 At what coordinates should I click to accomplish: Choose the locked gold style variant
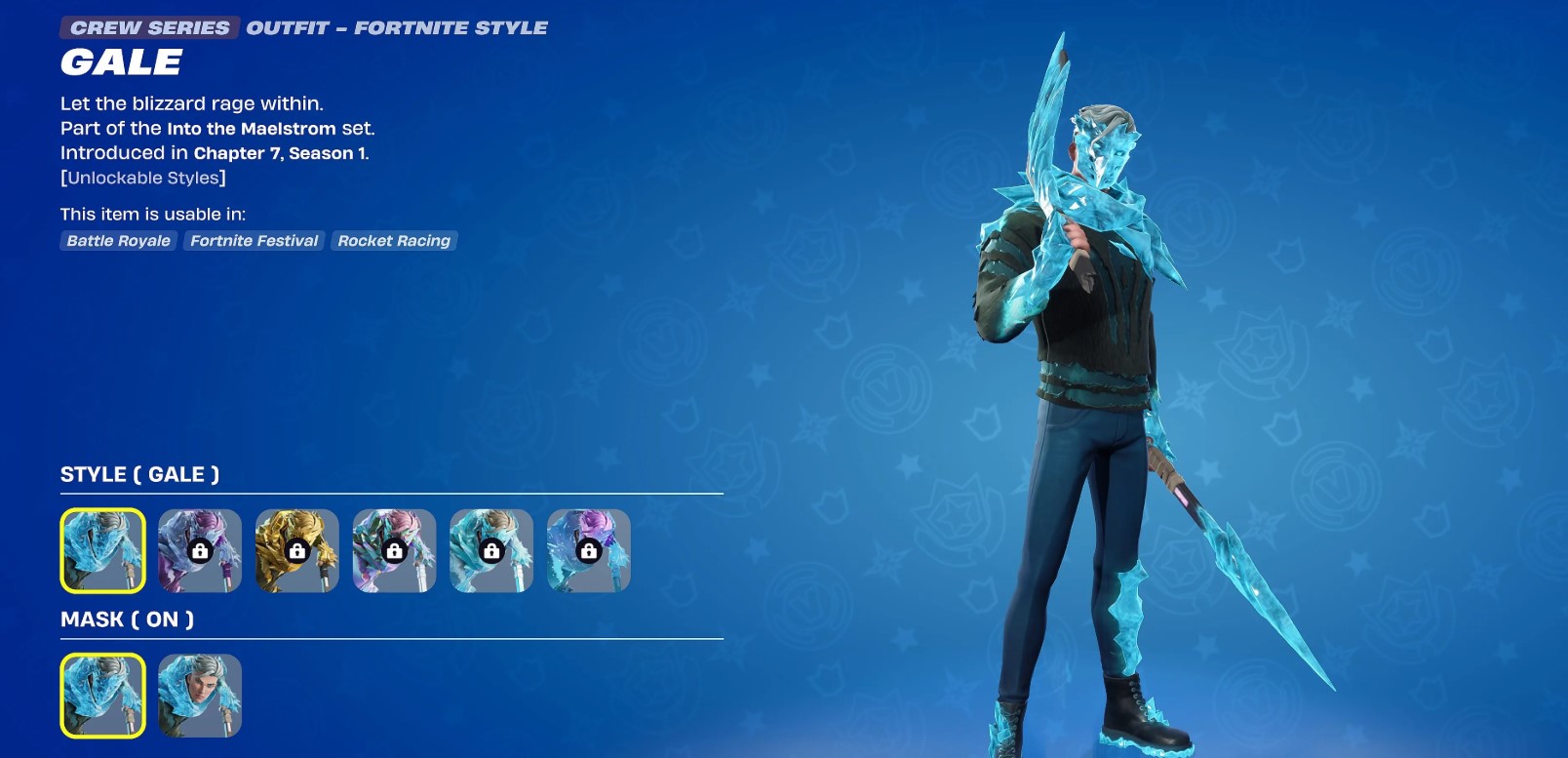(x=296, y=550)
